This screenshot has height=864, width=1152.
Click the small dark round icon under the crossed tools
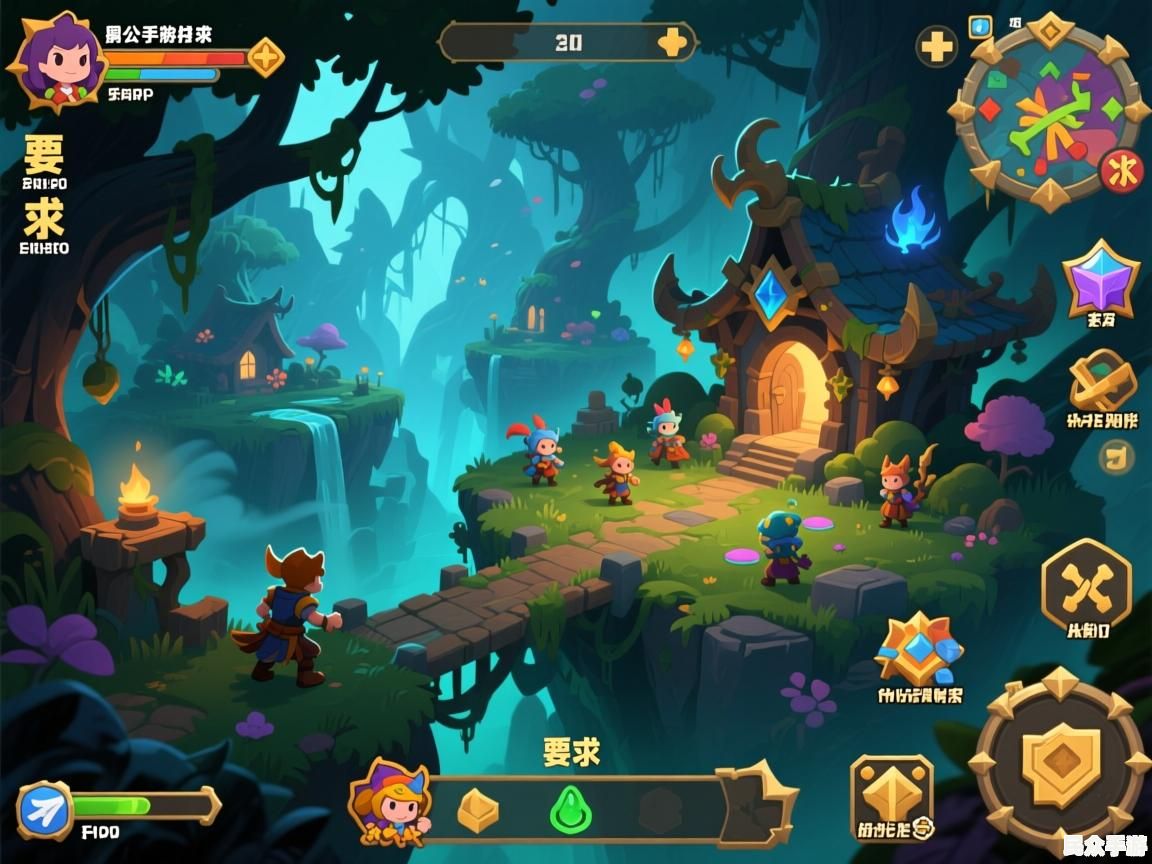click(1116, 457)
